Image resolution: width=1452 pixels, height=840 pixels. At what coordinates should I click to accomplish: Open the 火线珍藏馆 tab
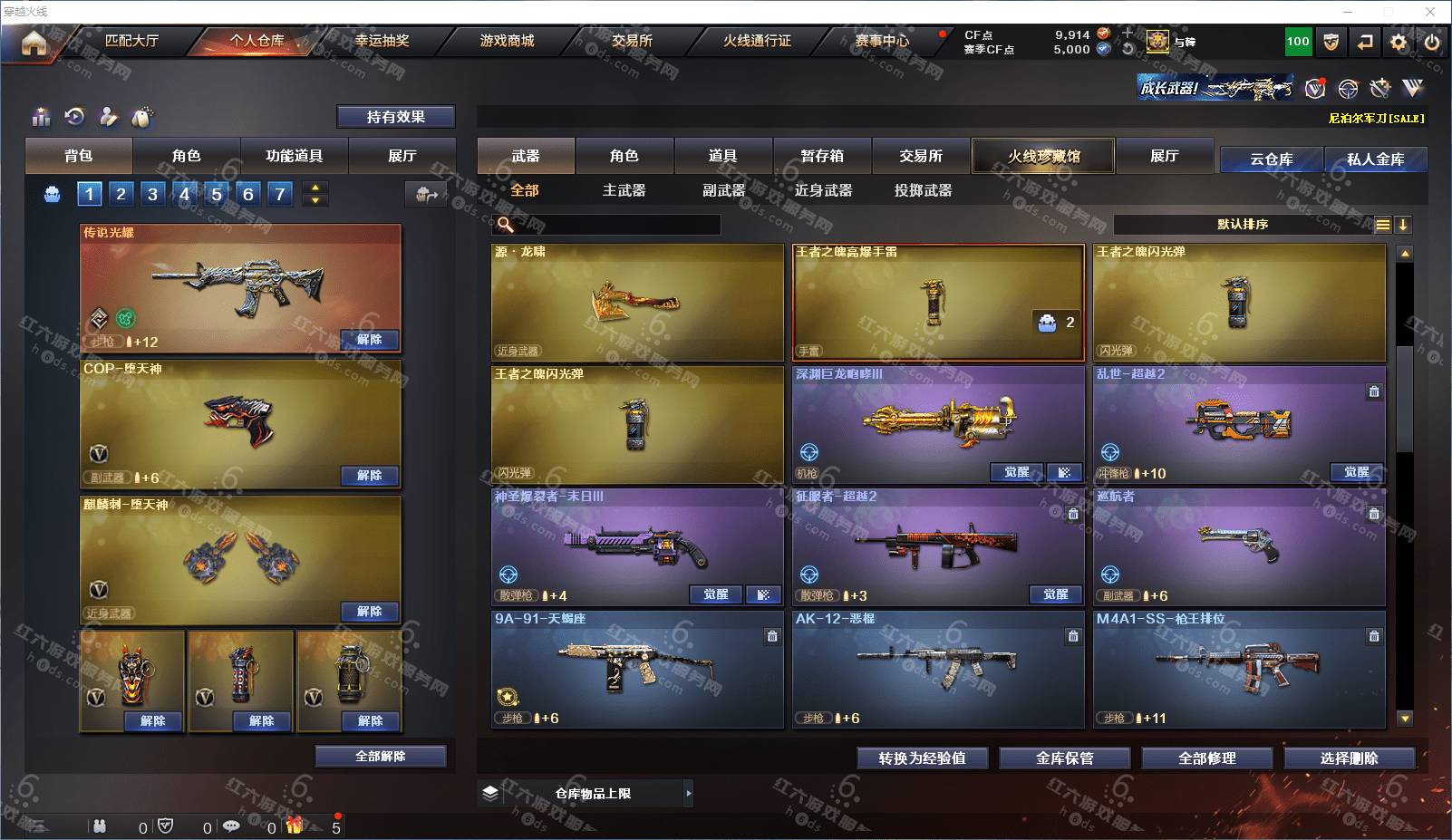(x=1044, y=156)
